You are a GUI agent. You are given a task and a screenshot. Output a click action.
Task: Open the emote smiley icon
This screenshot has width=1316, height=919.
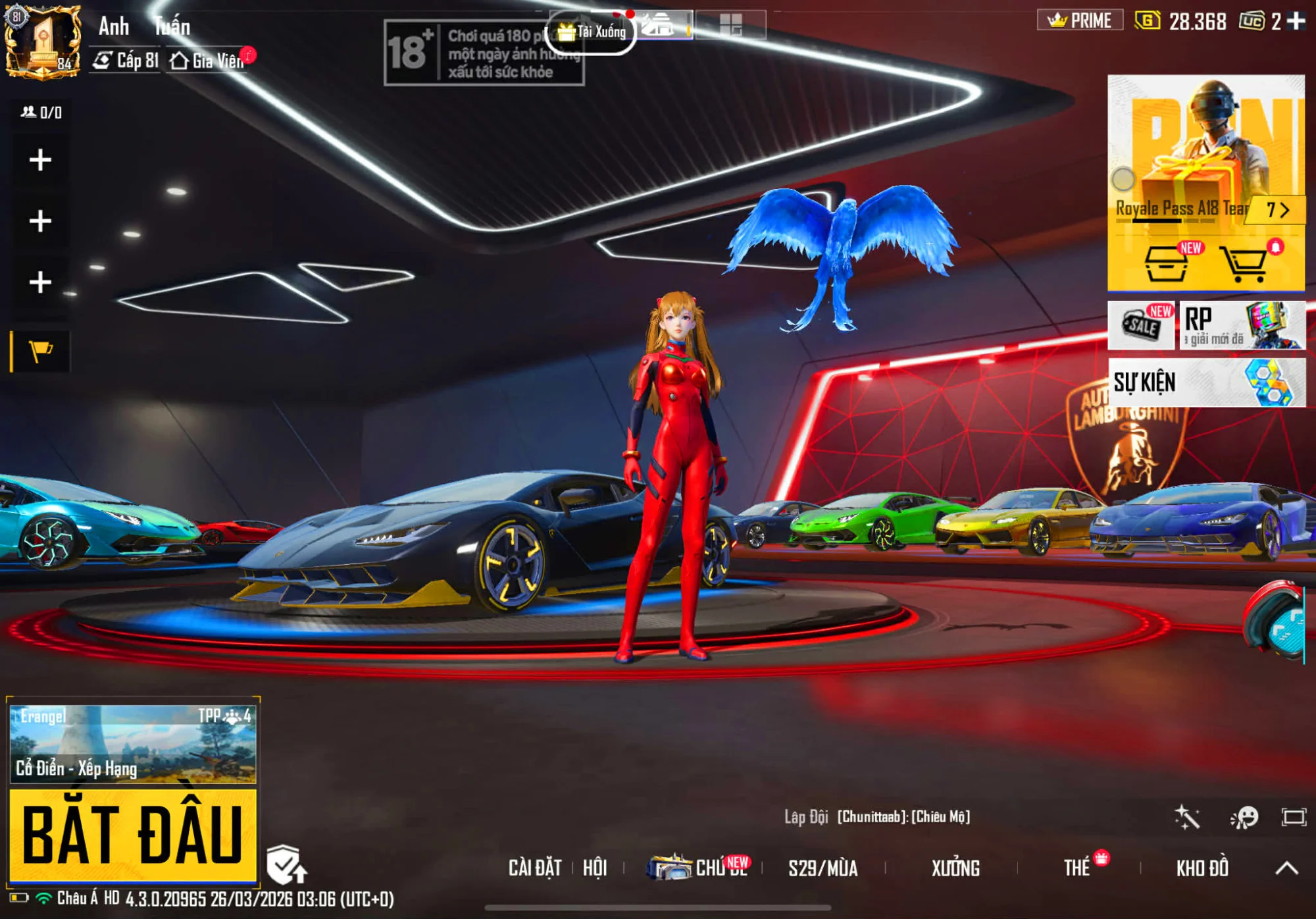pos(1244,818)
